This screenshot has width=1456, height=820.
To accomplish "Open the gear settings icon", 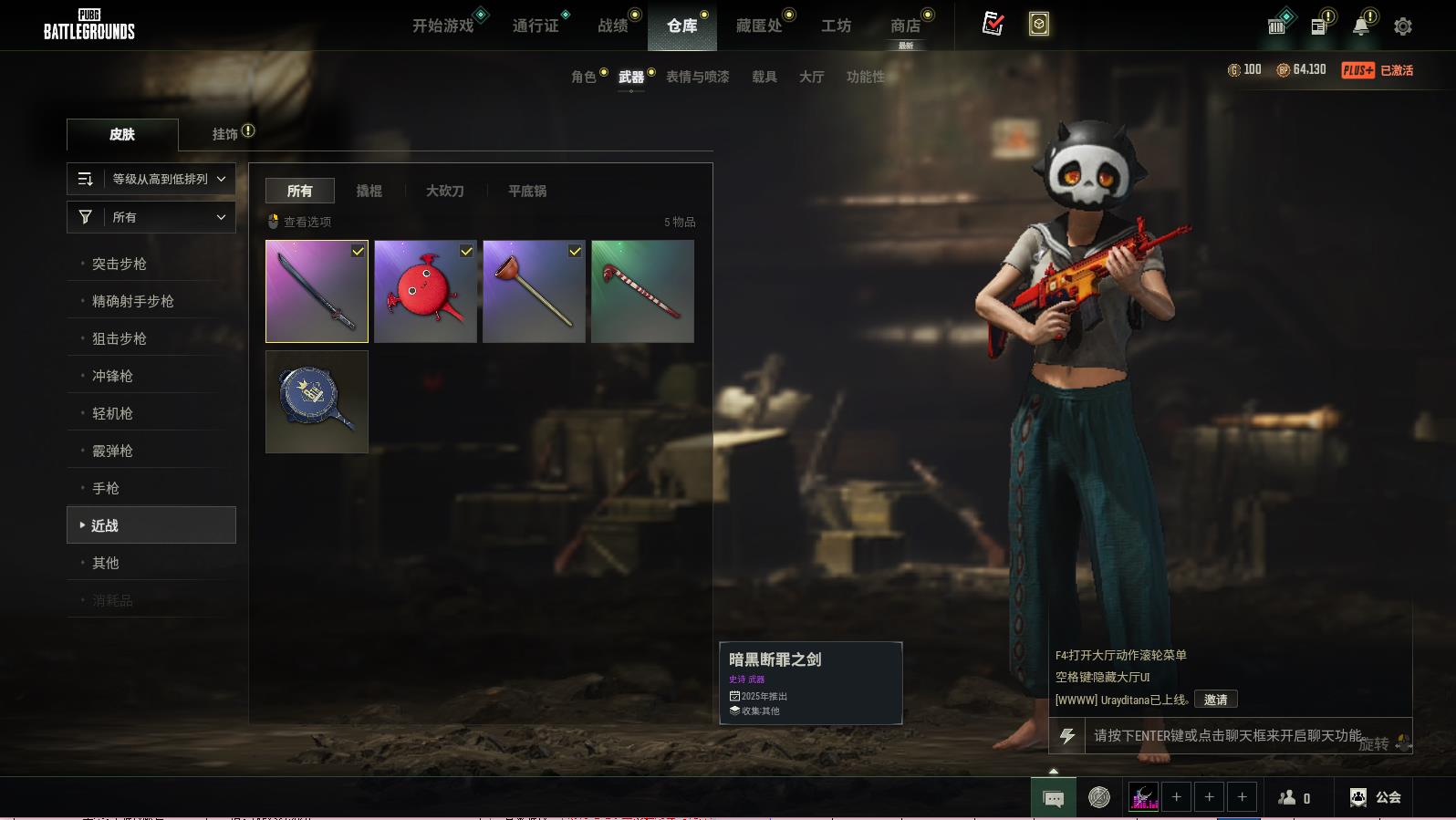I will tap(1403, 26).
